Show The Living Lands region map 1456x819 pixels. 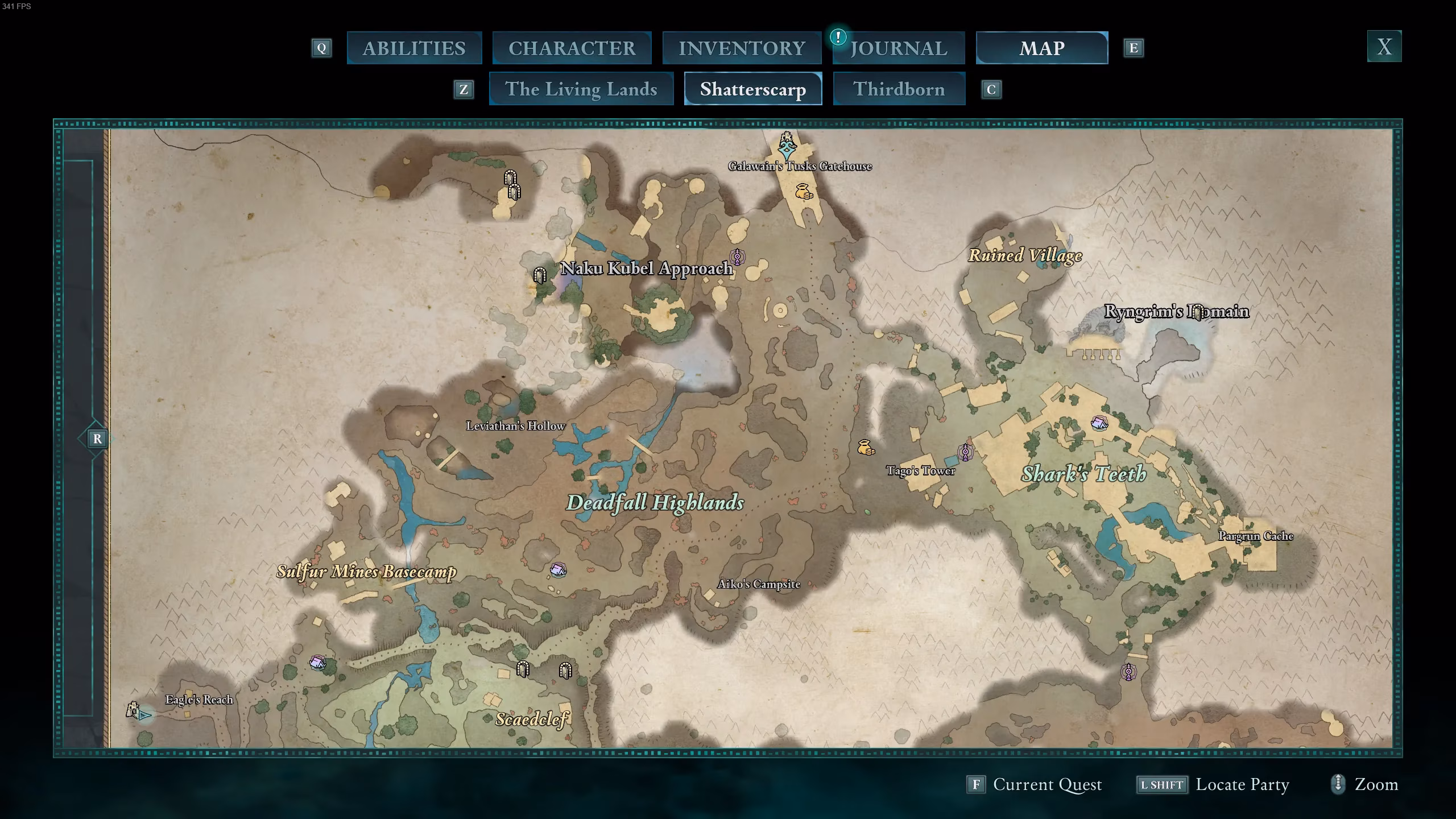coord(581,89)
